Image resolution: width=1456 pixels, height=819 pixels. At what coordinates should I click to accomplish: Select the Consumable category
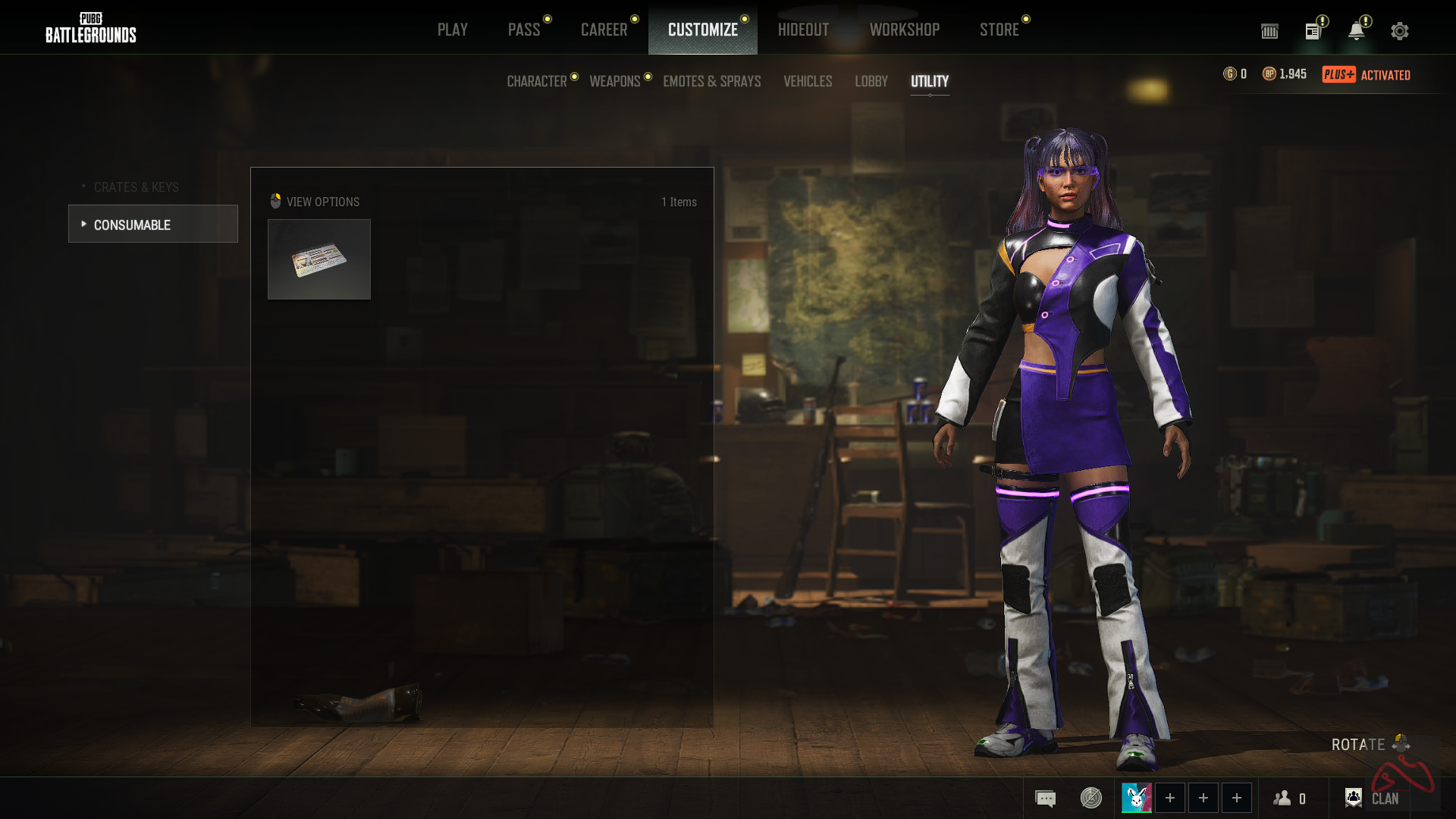point(152,224)
